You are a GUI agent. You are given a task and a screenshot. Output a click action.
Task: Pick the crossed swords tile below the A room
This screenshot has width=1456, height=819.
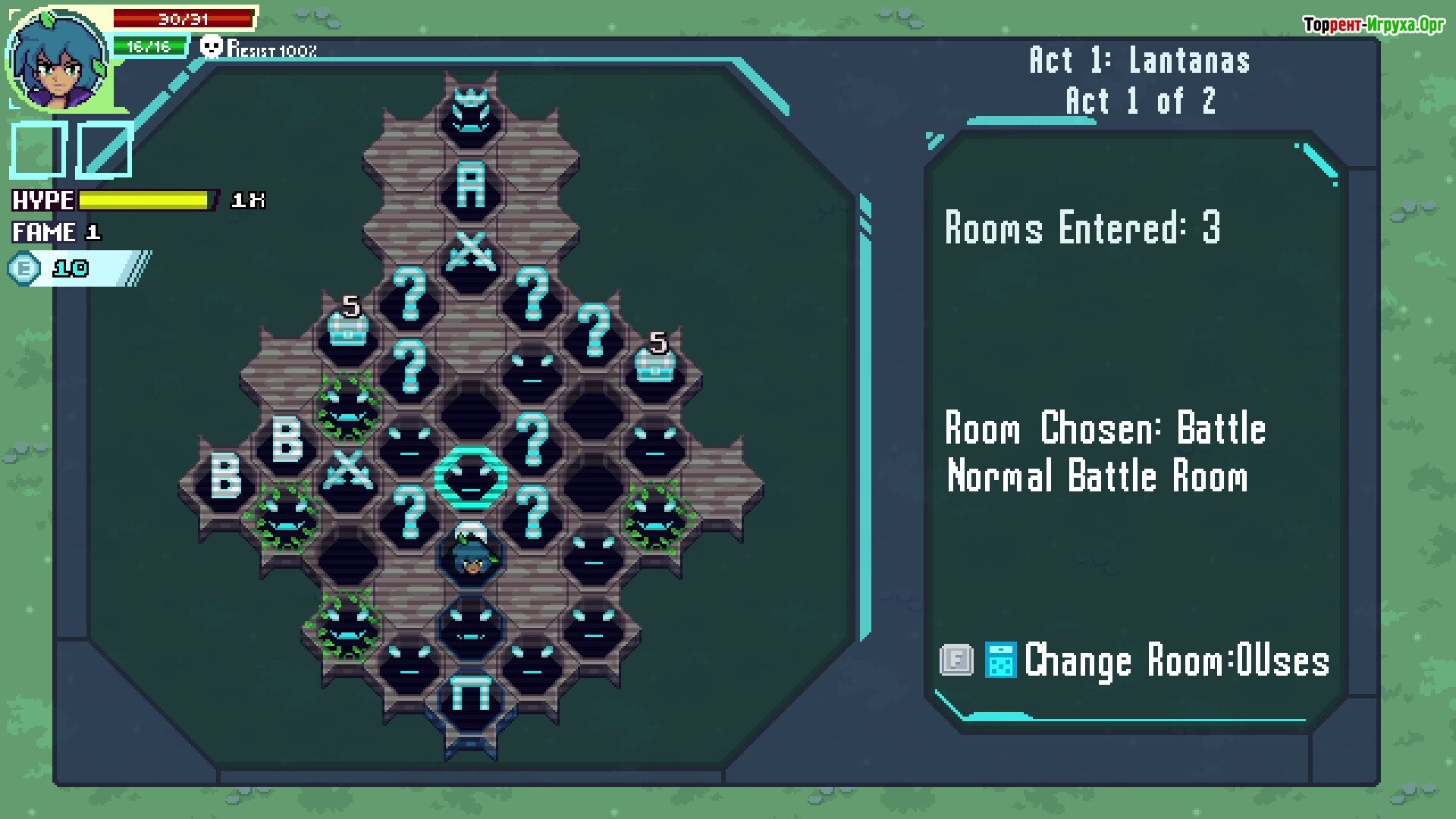pos(471,253)
